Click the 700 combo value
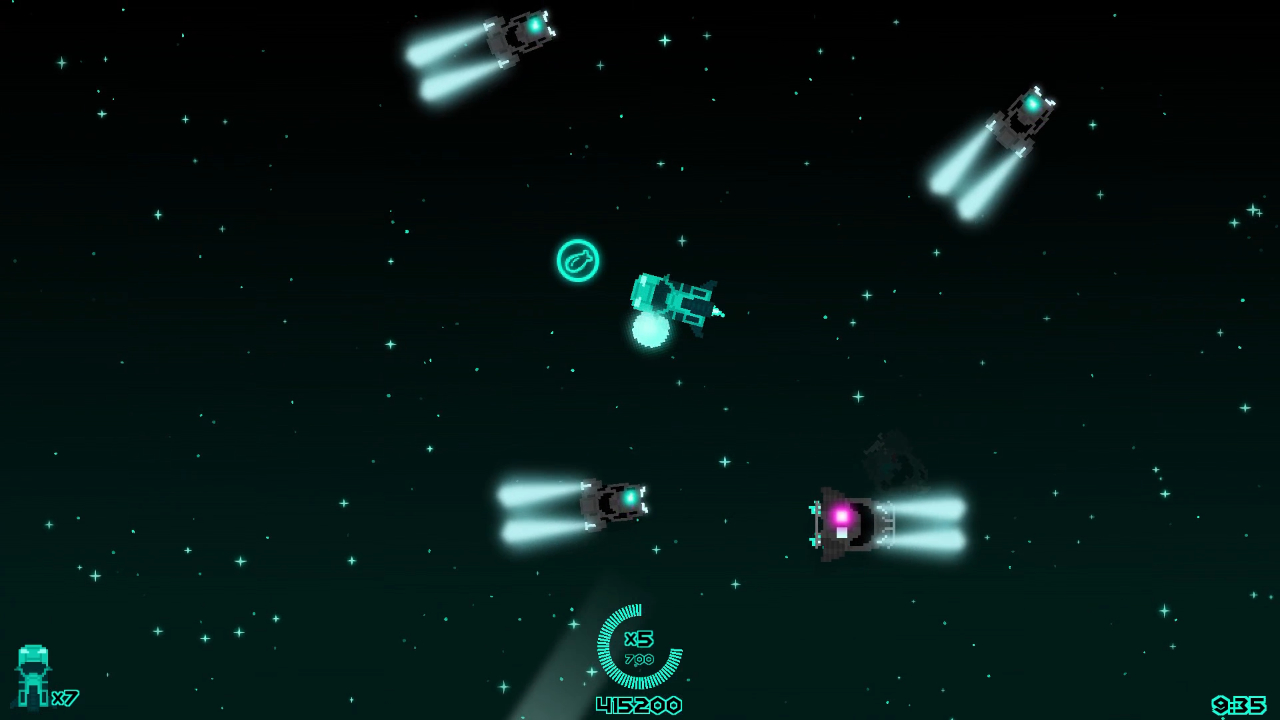The height and width of the screenshot is (720, 1280). [x=638, y=660]
